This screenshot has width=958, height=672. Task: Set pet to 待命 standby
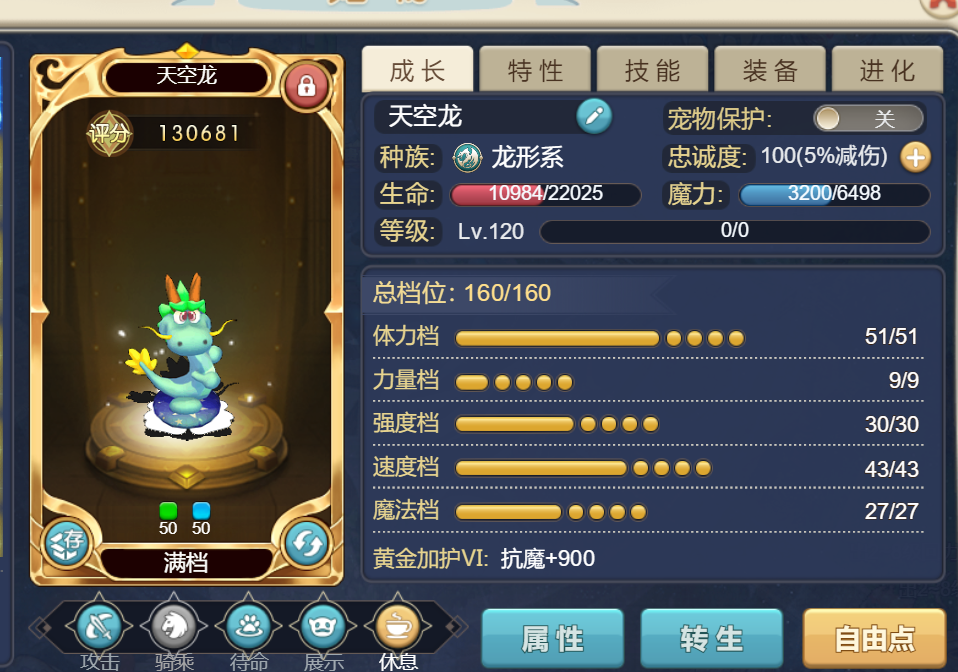click(249, 628)
